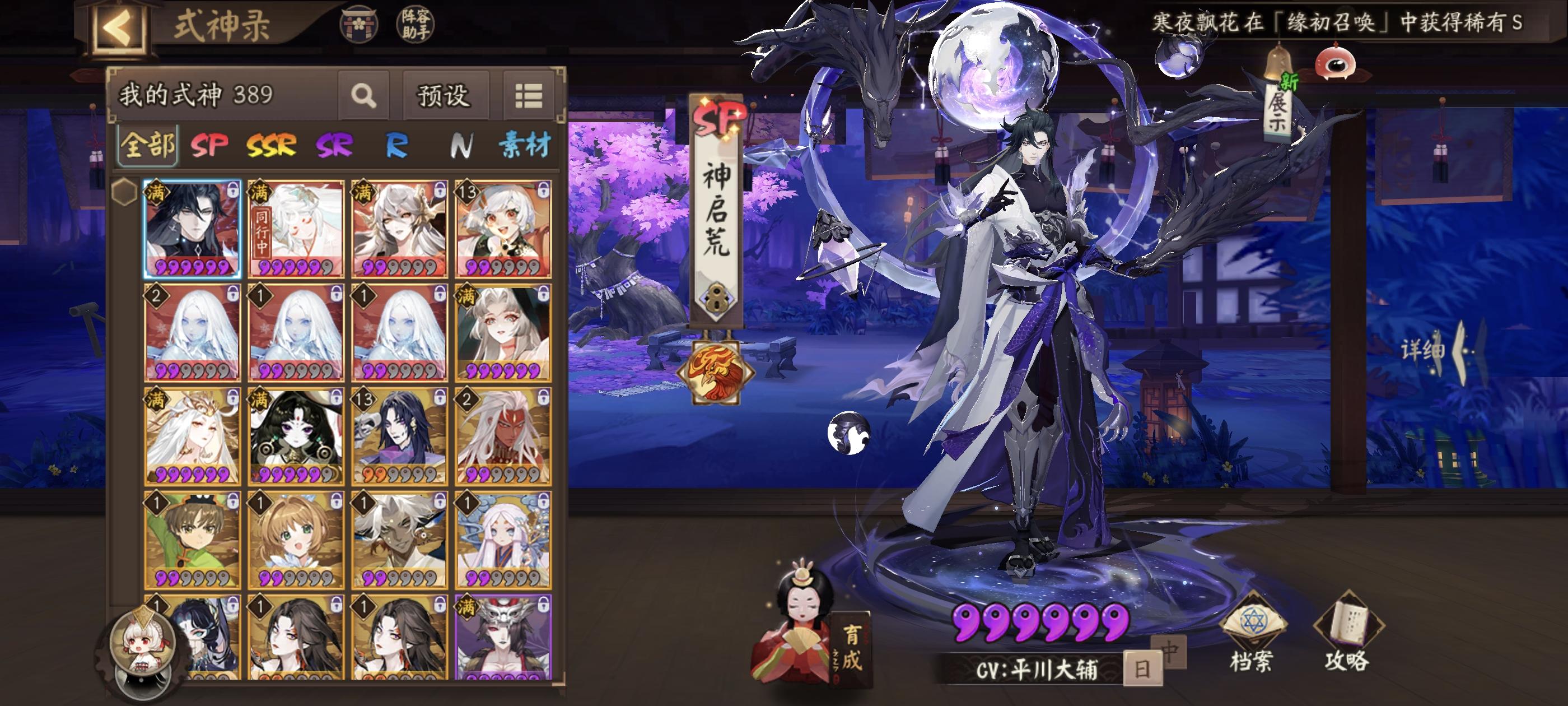Open the 预设 preset menu
Image resolution: width=1568 pixels, height=706 pixels.
[442, 96]
